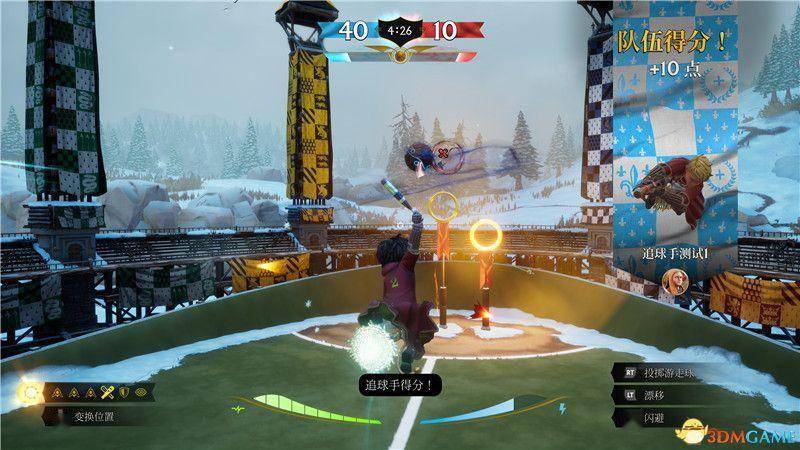Image resolution: width=800 pixels, height=450 pixels.
Task: Select the Beater crossed-bats position icon
Action: [108, 392]
